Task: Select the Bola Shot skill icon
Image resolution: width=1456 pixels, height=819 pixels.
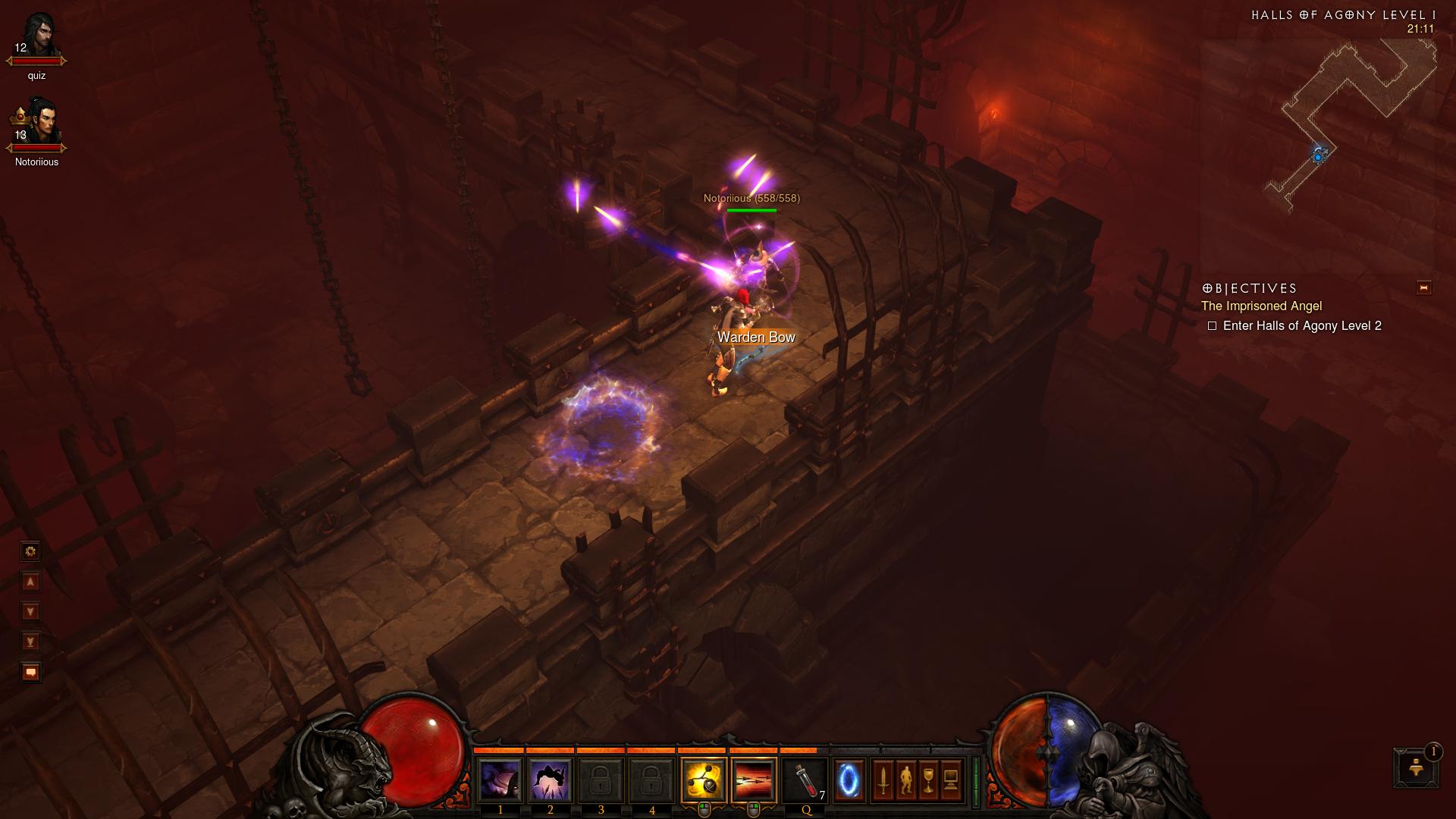Action: pyautogui.click(x=704, y=780)
